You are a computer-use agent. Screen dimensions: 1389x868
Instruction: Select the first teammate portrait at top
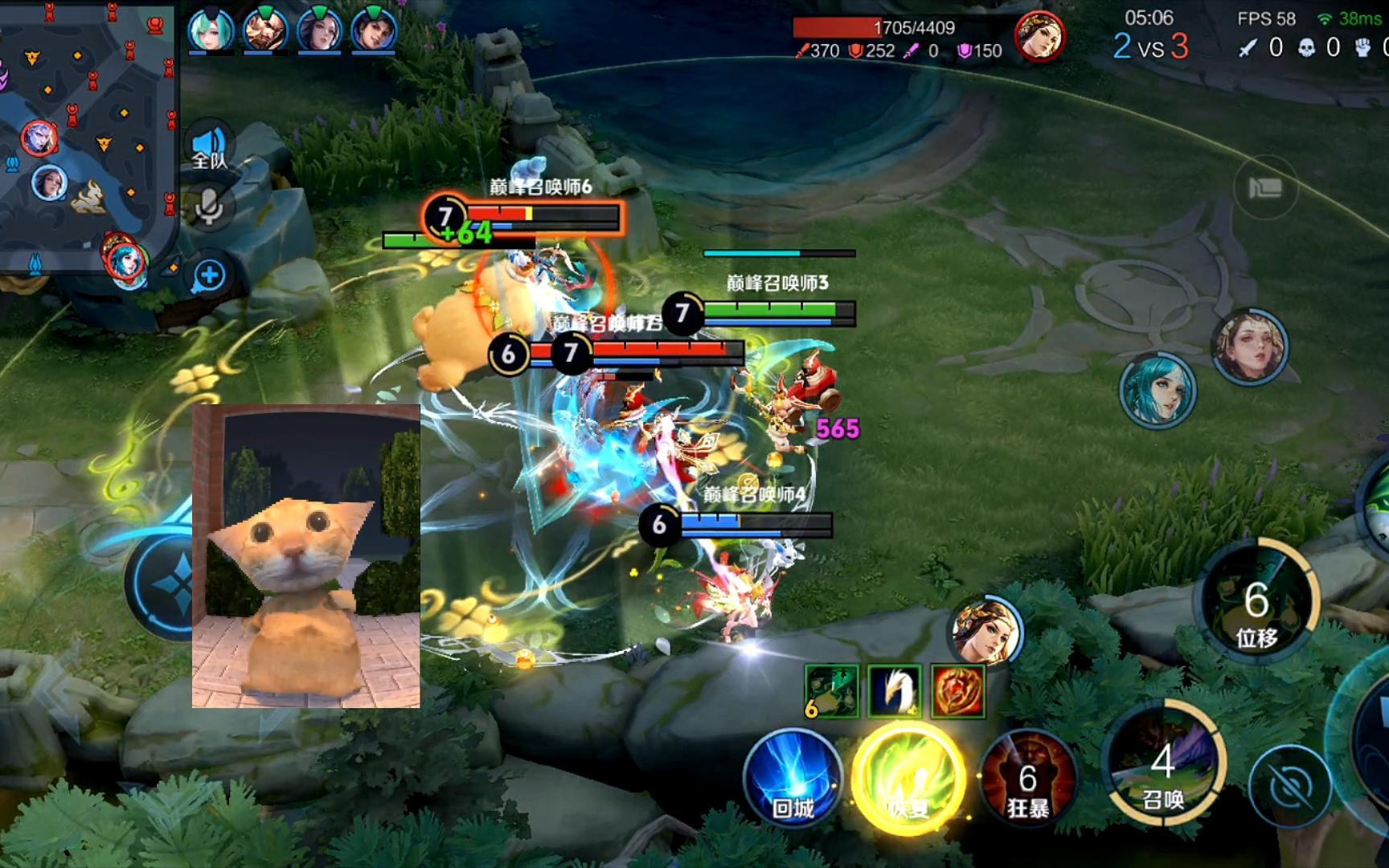pyautogui.click(x=211, y=31)
